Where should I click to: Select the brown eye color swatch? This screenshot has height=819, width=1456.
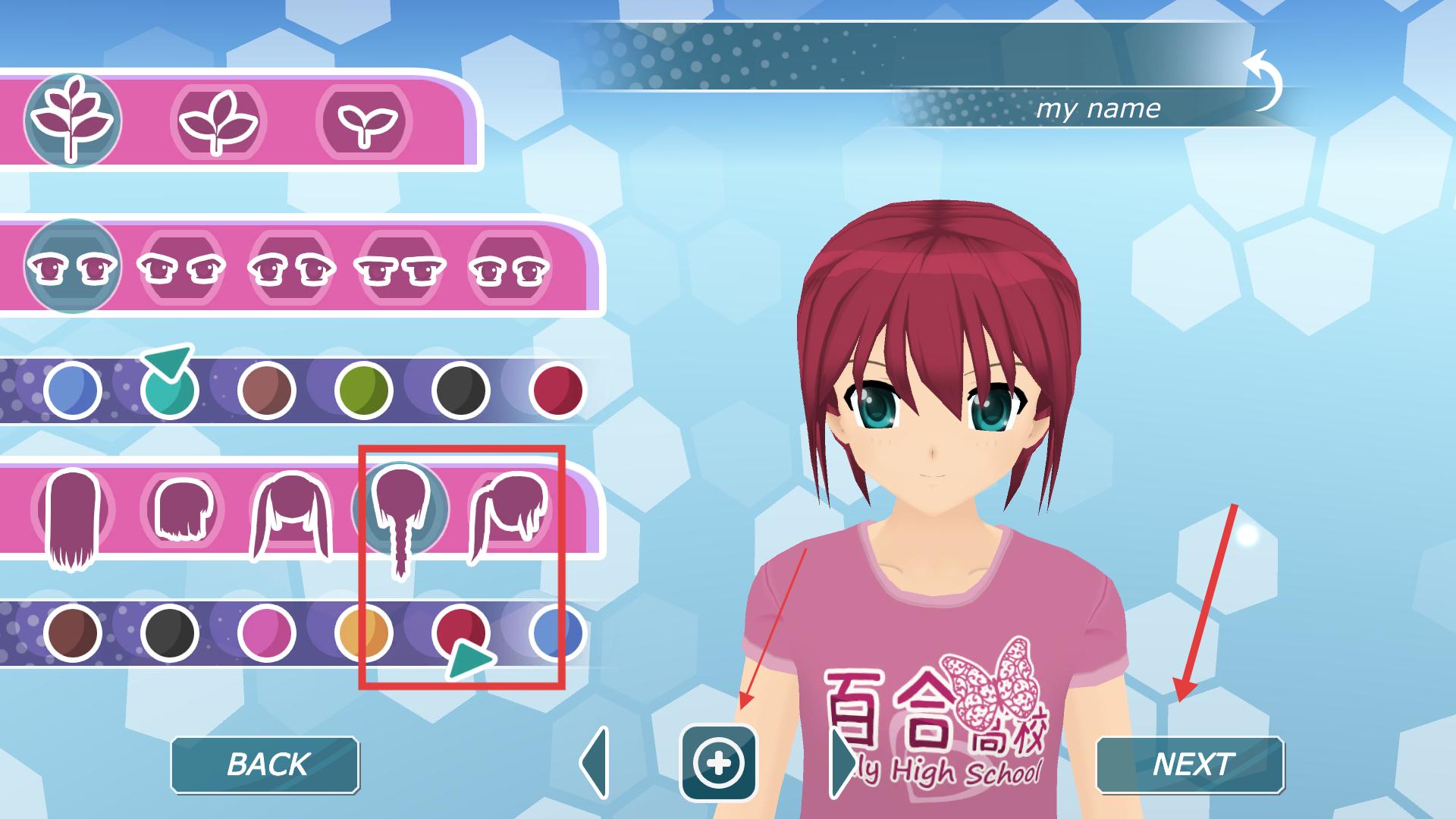pos(266,391)
